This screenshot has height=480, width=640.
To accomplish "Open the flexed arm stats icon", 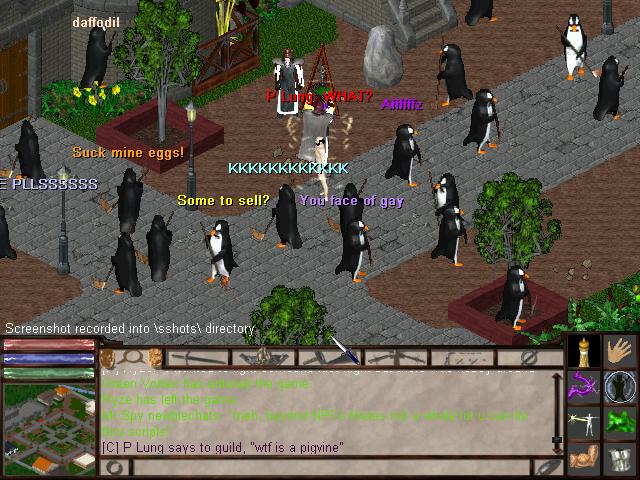I will [585, 459].
